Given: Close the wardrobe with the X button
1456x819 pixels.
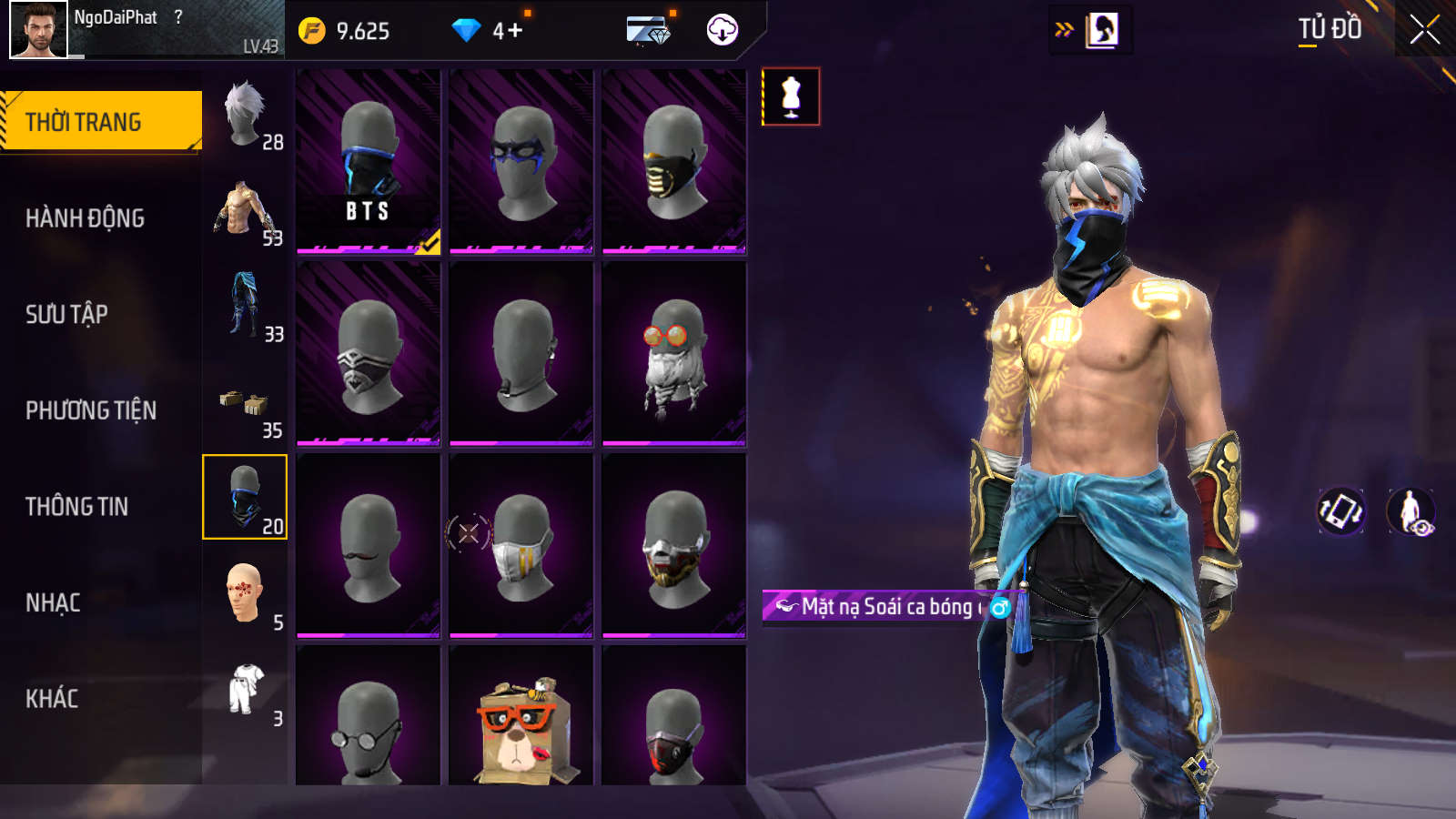Looking at the screenshot, I should point(1424,30).
